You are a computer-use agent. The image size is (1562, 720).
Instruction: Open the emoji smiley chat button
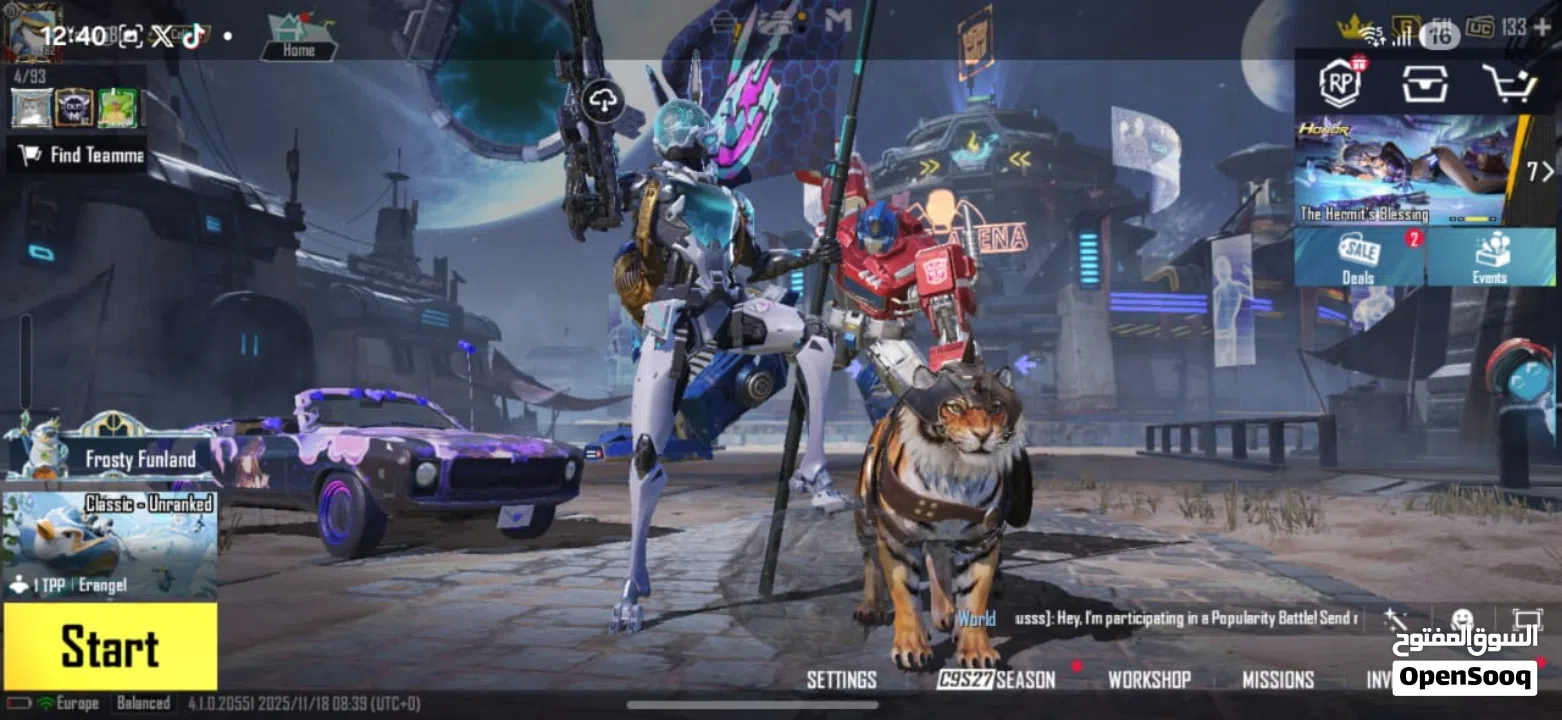(1462, 619)
